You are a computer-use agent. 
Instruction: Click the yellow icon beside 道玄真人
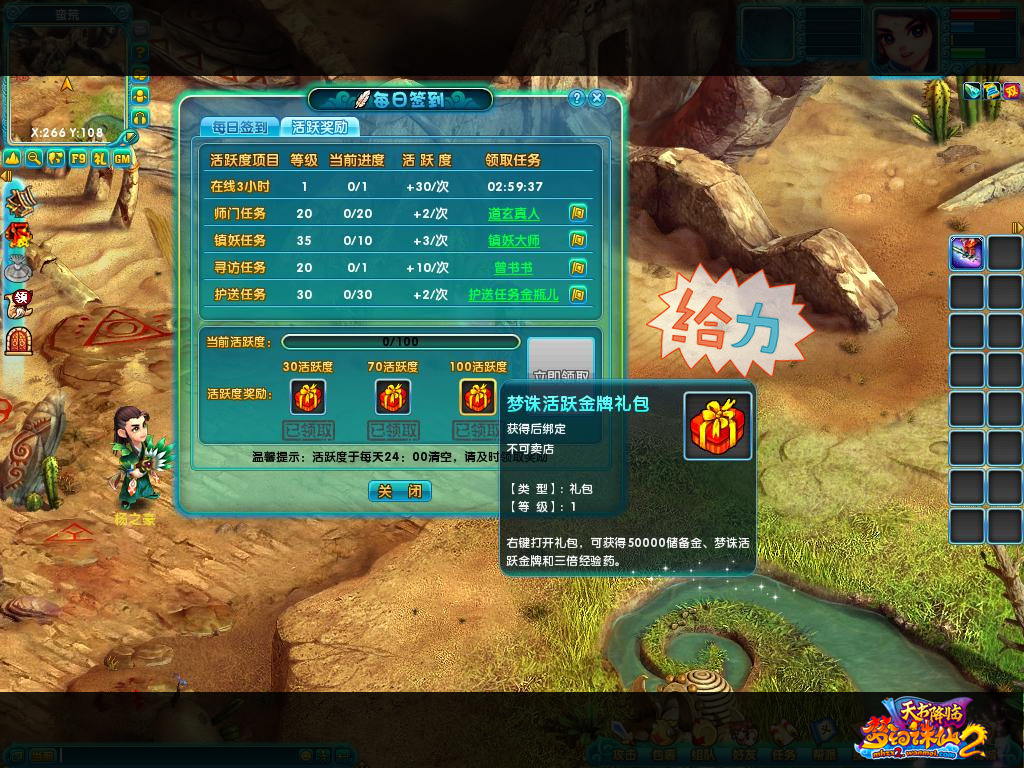pyautogui.click(x=577, y=213)
